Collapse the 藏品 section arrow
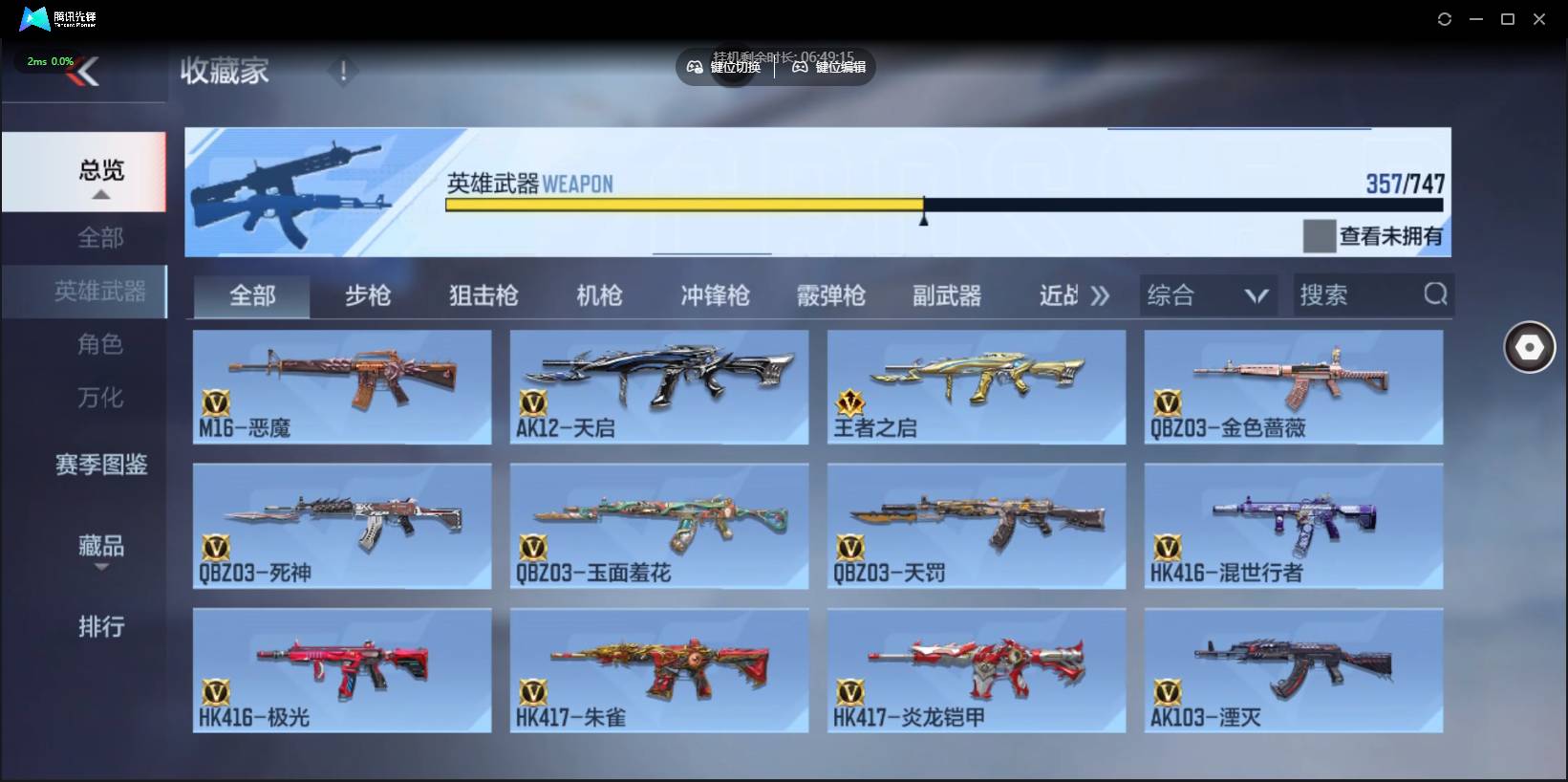This screenshot has height=782, width=1568. [x=101, y=567]
